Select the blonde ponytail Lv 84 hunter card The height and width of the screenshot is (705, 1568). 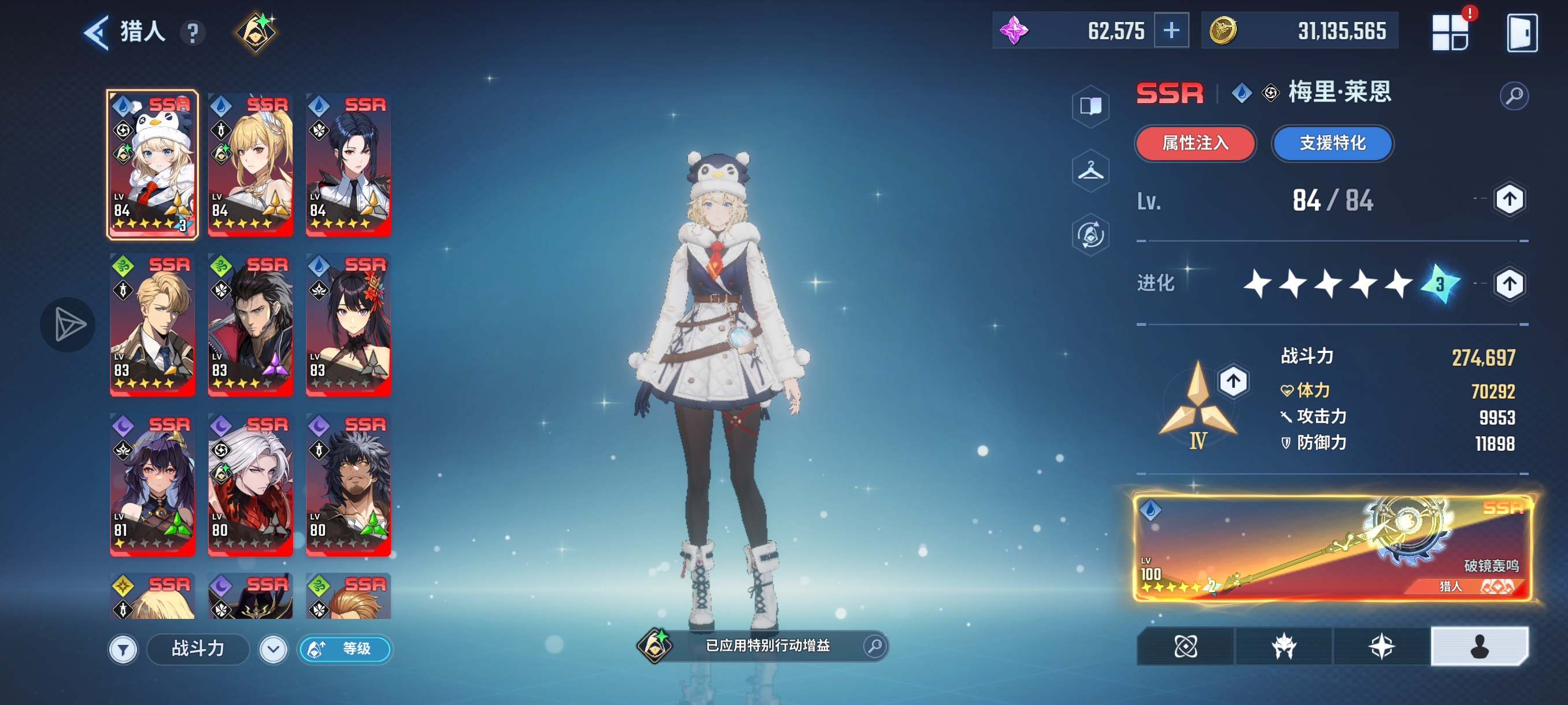250,164
